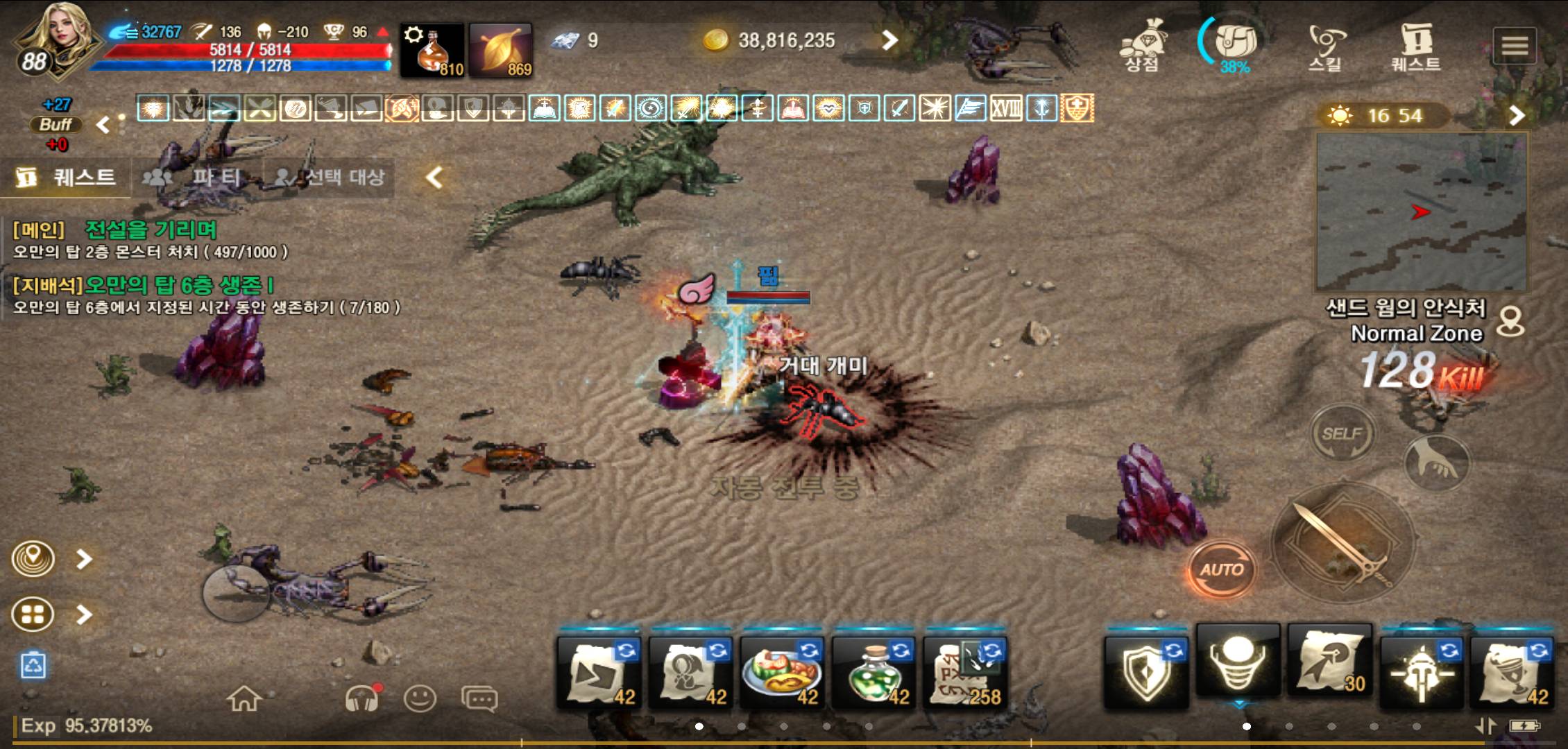Use the food plate hotbar slot

pos(781,671)
